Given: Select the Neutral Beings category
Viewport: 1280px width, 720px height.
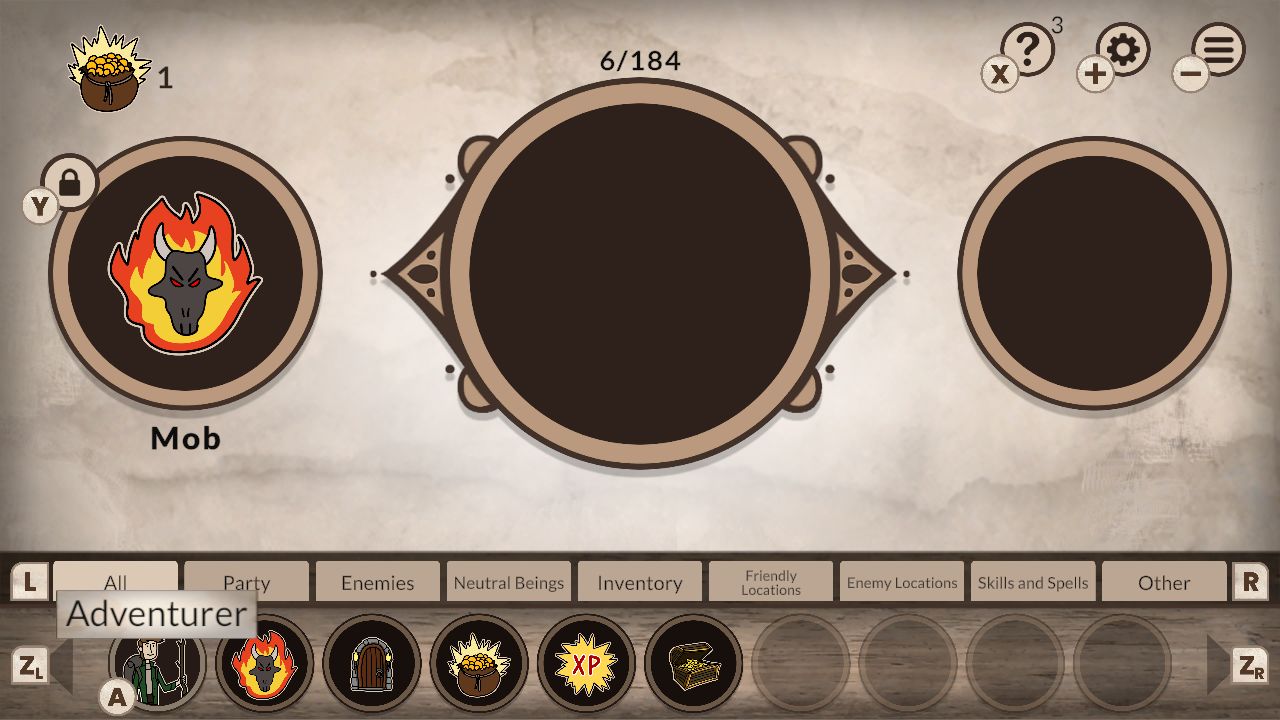Looking at the screenshot, I should 508,581.
